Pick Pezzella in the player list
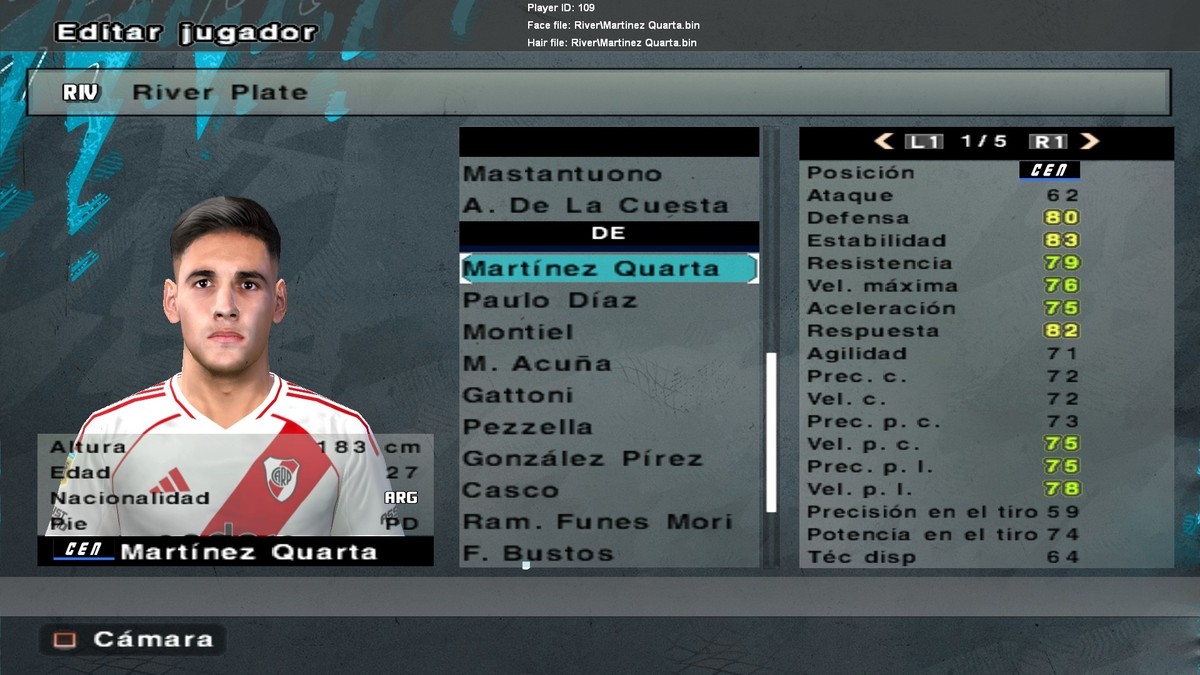 [x=528, y=427]
